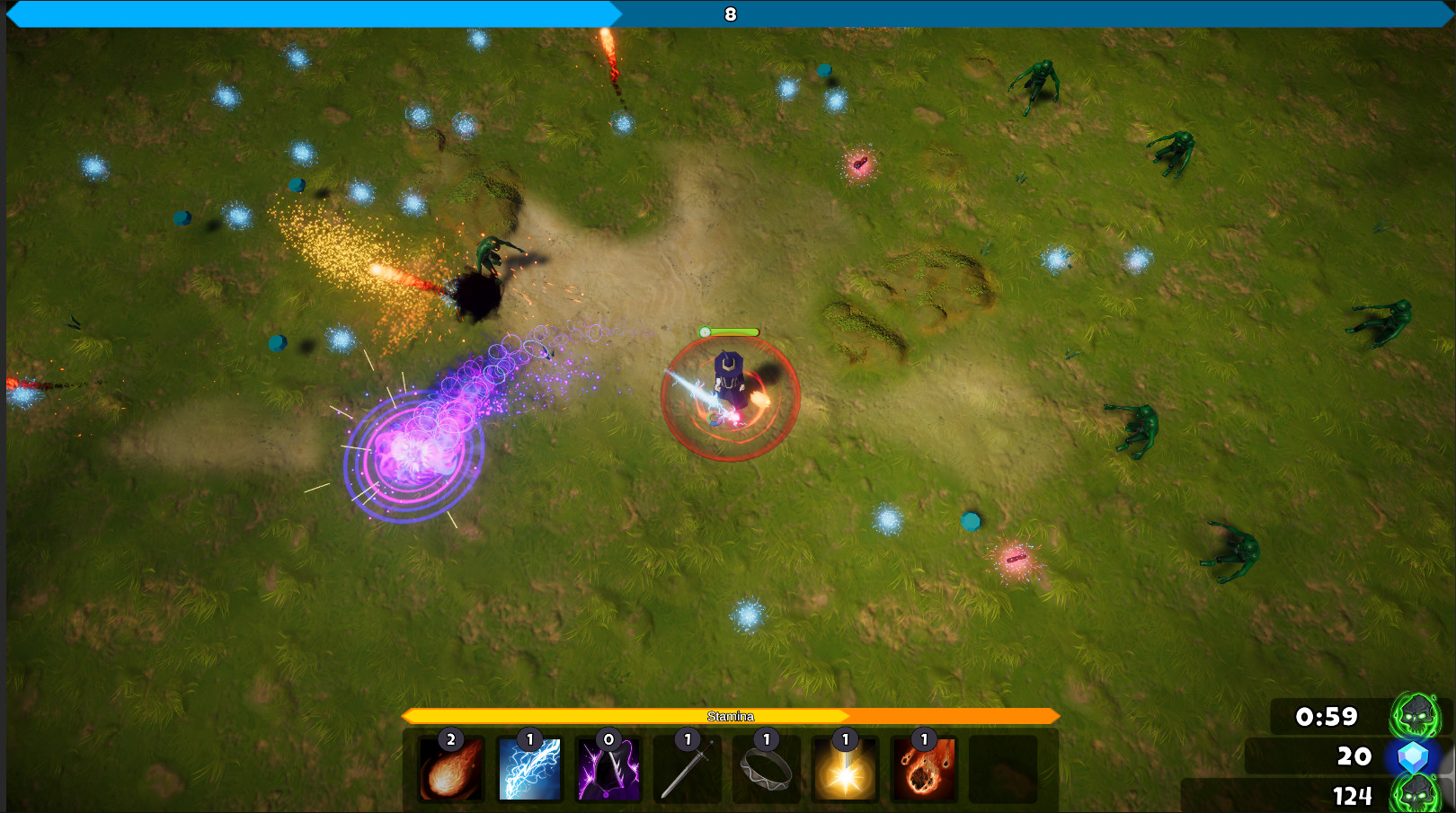Click the green skull icon beside the timer

(1413, 717)
